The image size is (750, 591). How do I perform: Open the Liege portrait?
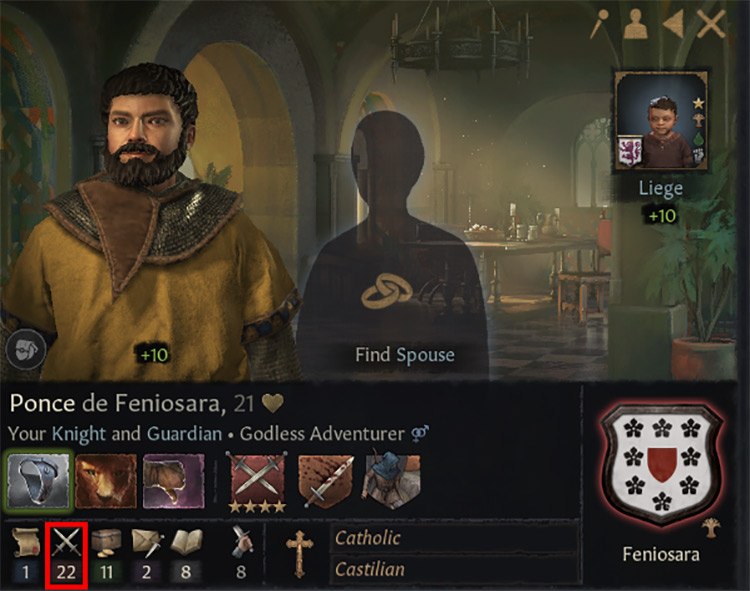660,121
